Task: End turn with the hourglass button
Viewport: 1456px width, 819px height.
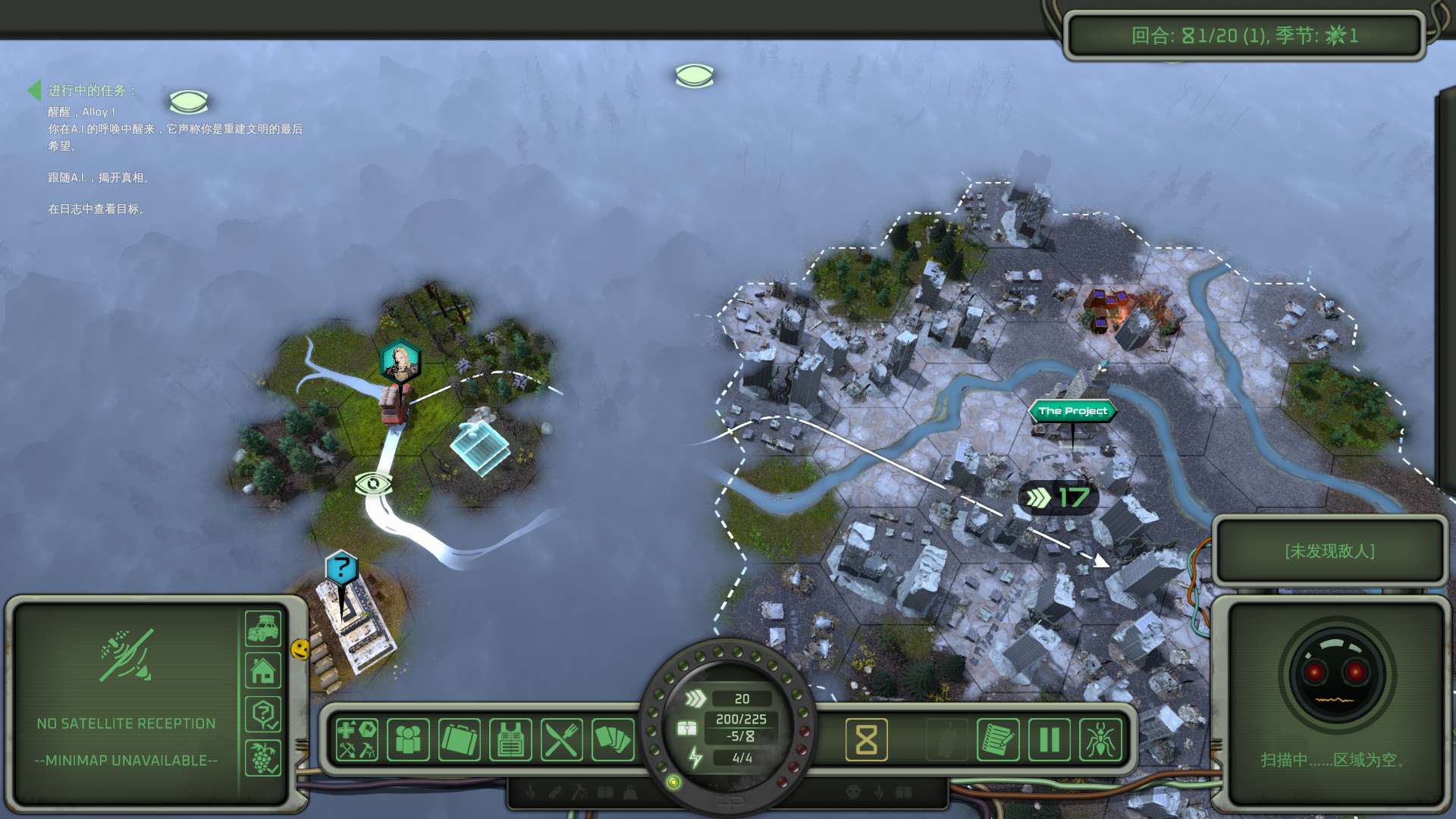Action: point(866,739)
